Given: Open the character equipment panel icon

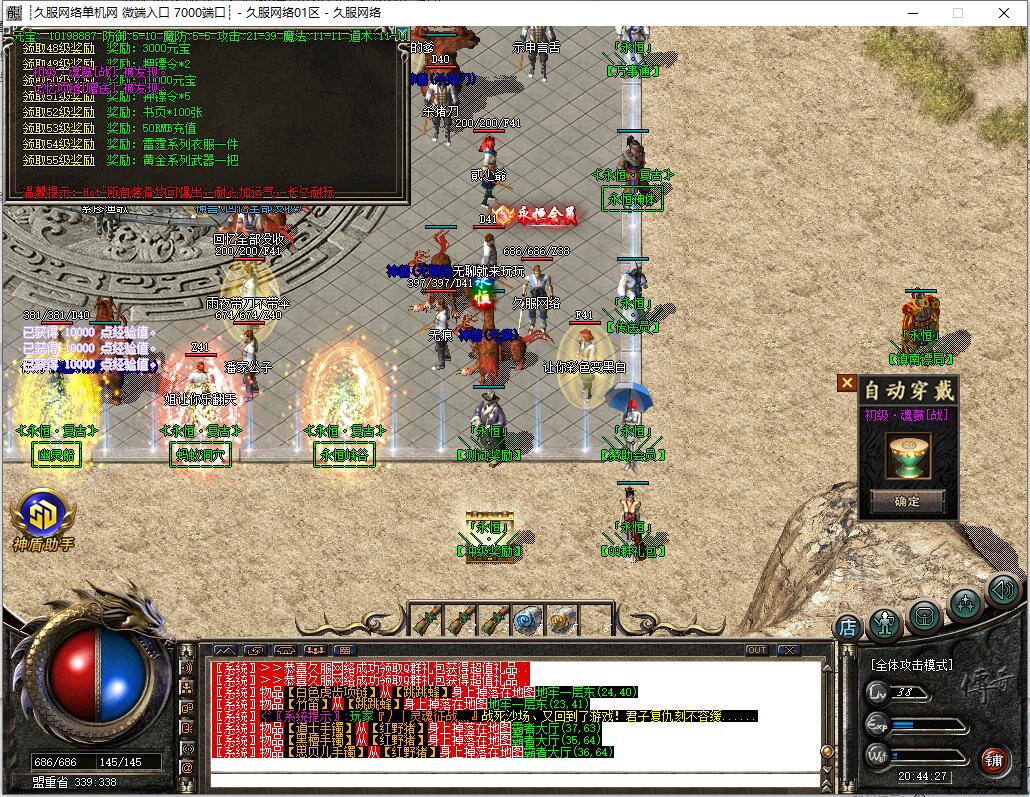Looking at the screenshot, I should (885, 623).
